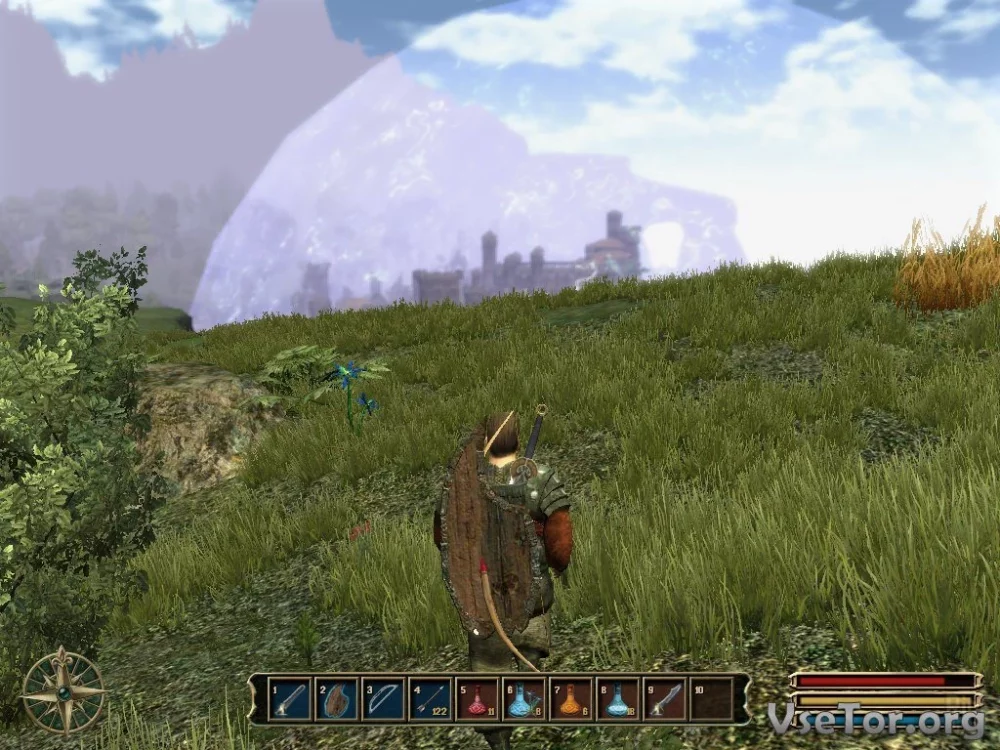Select the sword in hotbar slot 1
The image size is (1000, 750).
tap(291, 699)
